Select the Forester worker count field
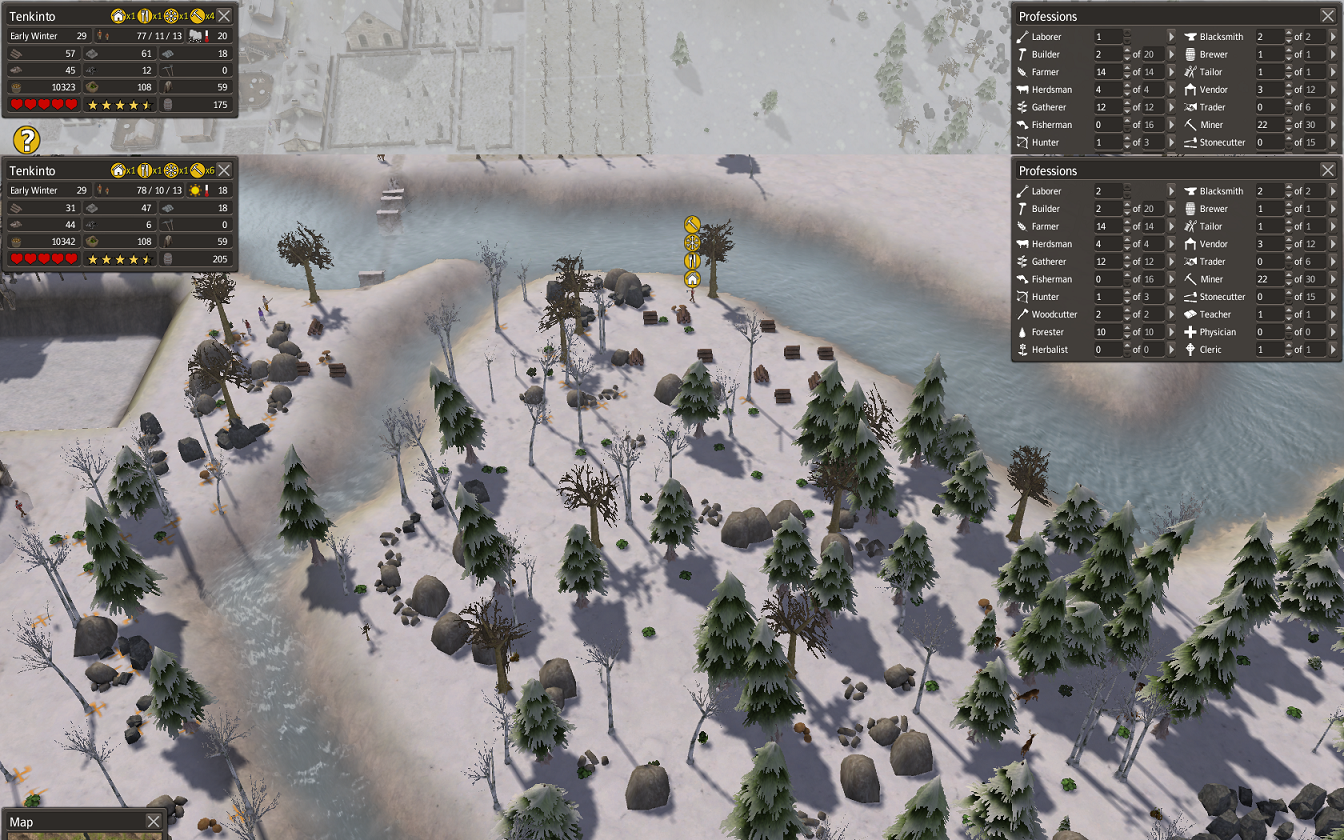 coord(1106,332)
